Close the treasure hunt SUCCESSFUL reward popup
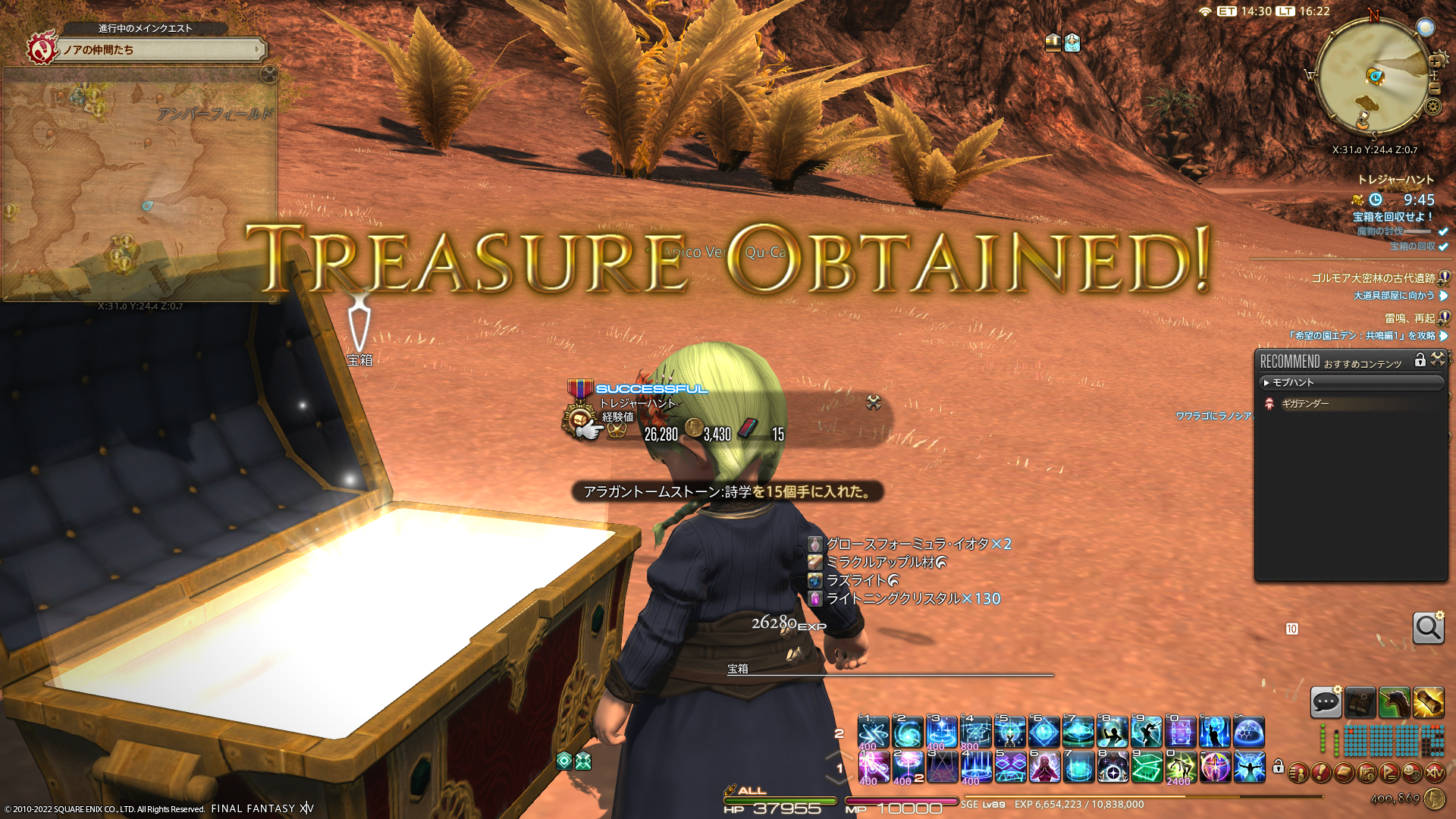The width and height of the screenshot is (1456, 819). pos(874,403)
